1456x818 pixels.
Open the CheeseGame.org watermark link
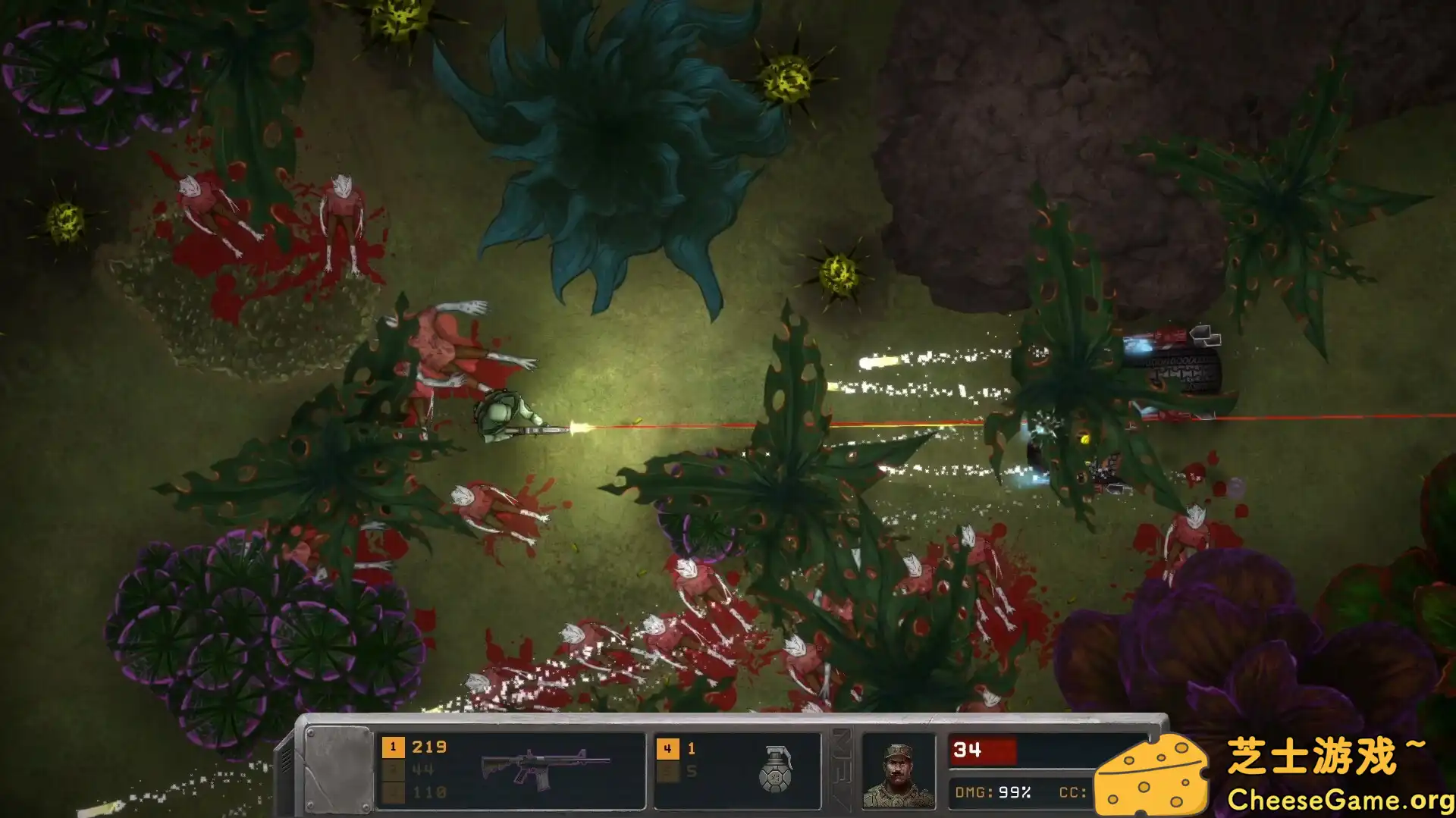click(1339, 800)
